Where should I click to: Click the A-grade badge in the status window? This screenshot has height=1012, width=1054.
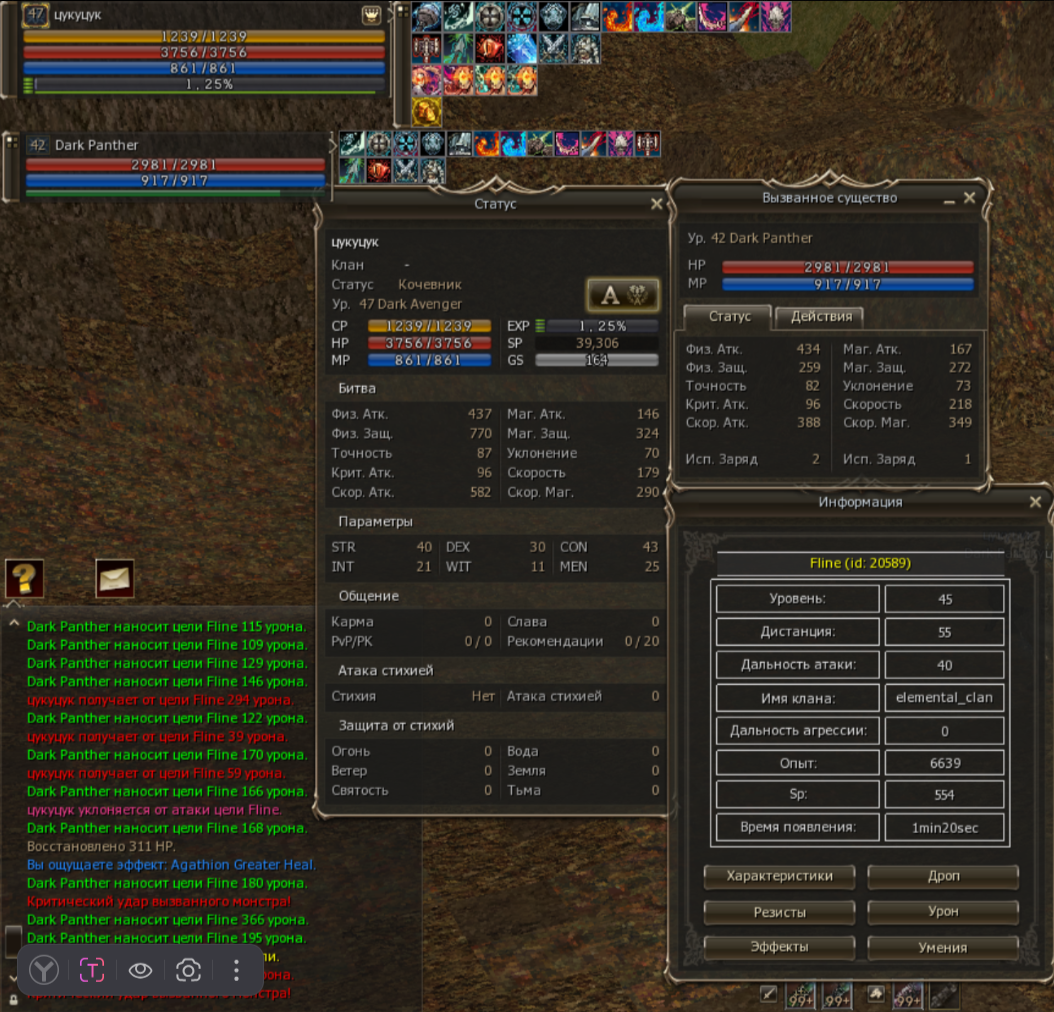pyautogui.click(x=622, y=294)
